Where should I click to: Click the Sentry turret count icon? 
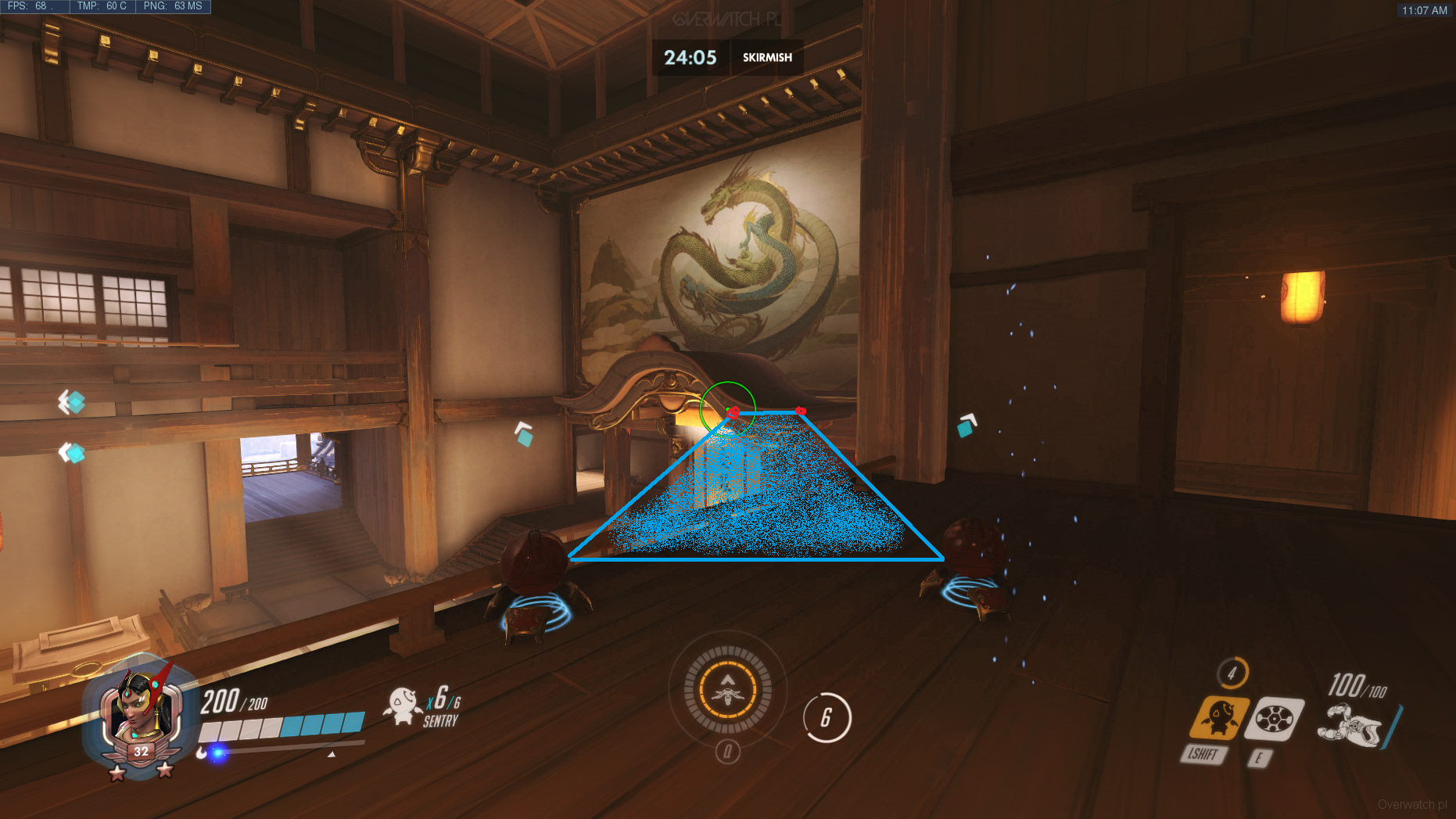[403, 704]
